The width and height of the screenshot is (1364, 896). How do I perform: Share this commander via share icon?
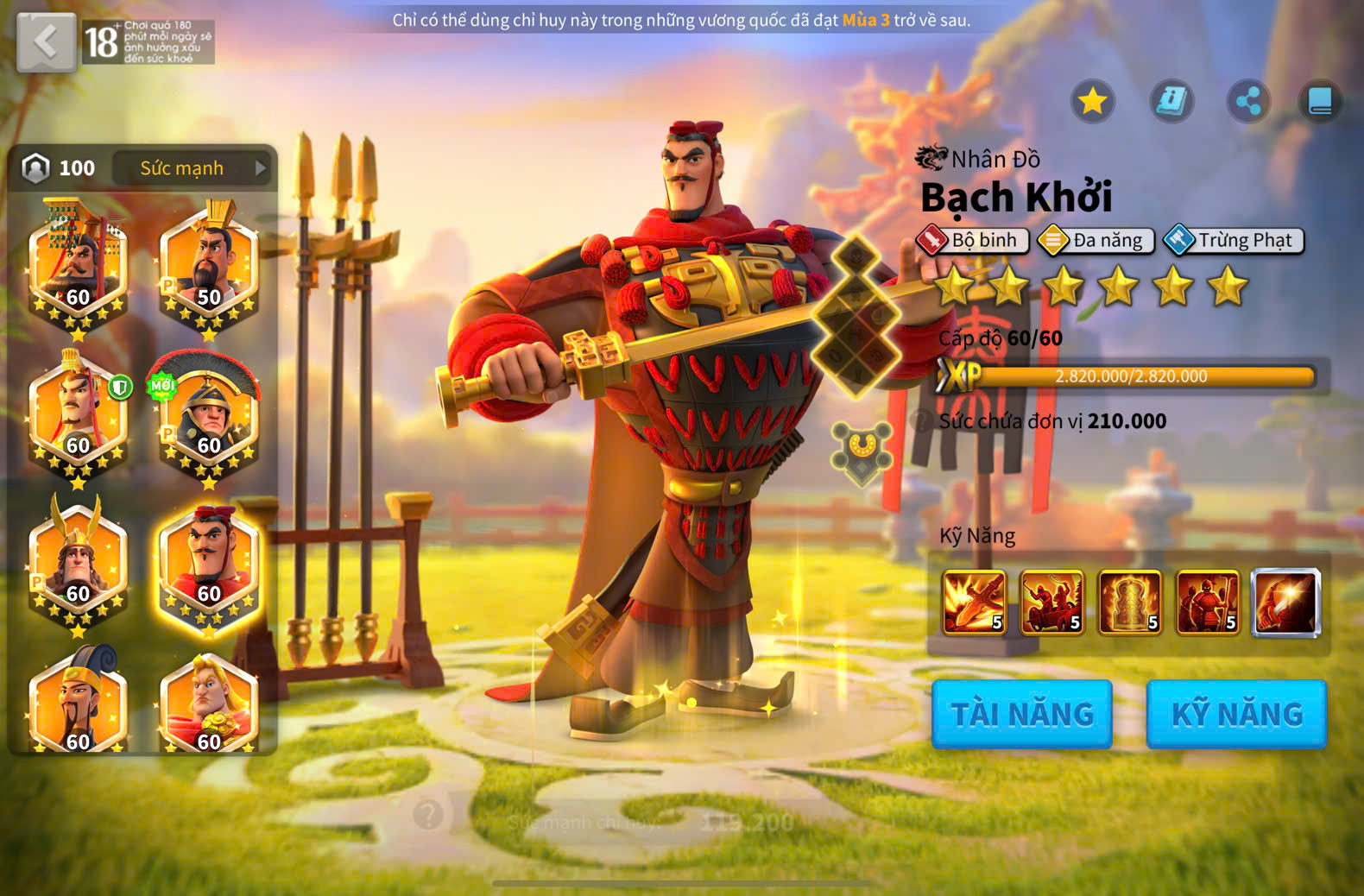(x=1248, y=102)
